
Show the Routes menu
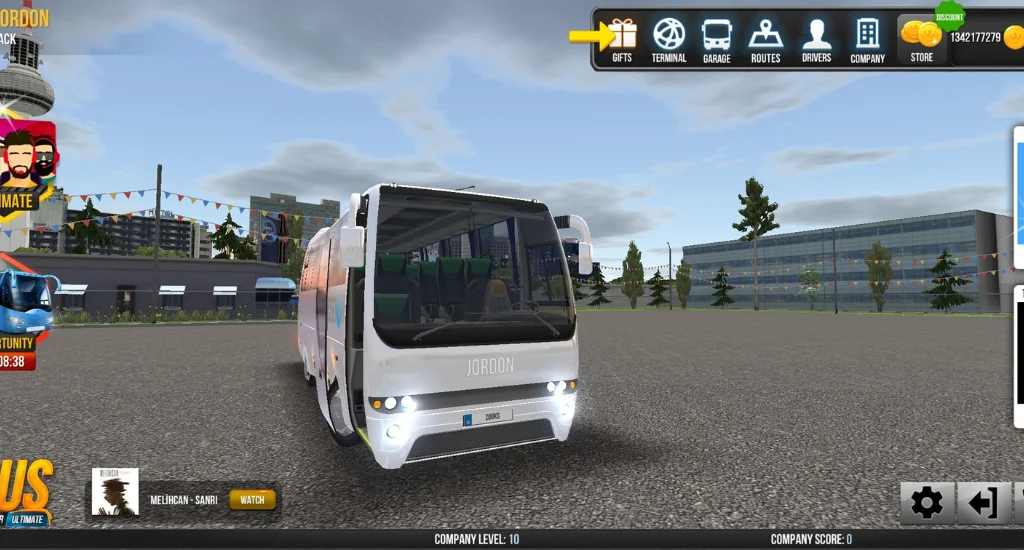(766, 40)
